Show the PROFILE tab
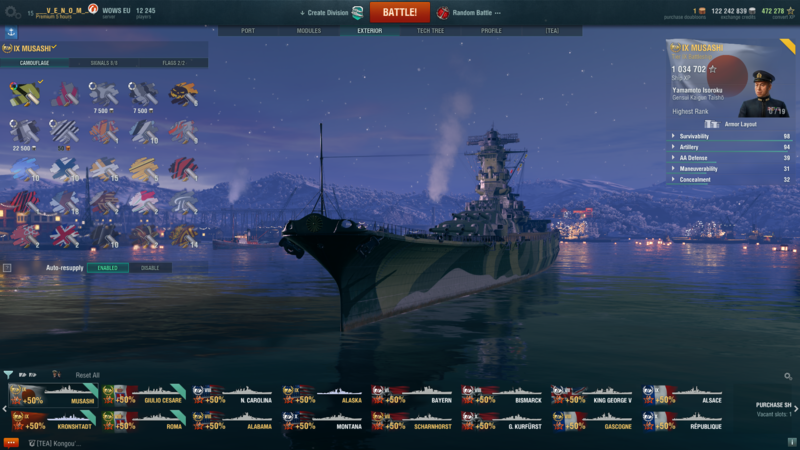Viewport: 800px width, 450px height. (491, 31)
